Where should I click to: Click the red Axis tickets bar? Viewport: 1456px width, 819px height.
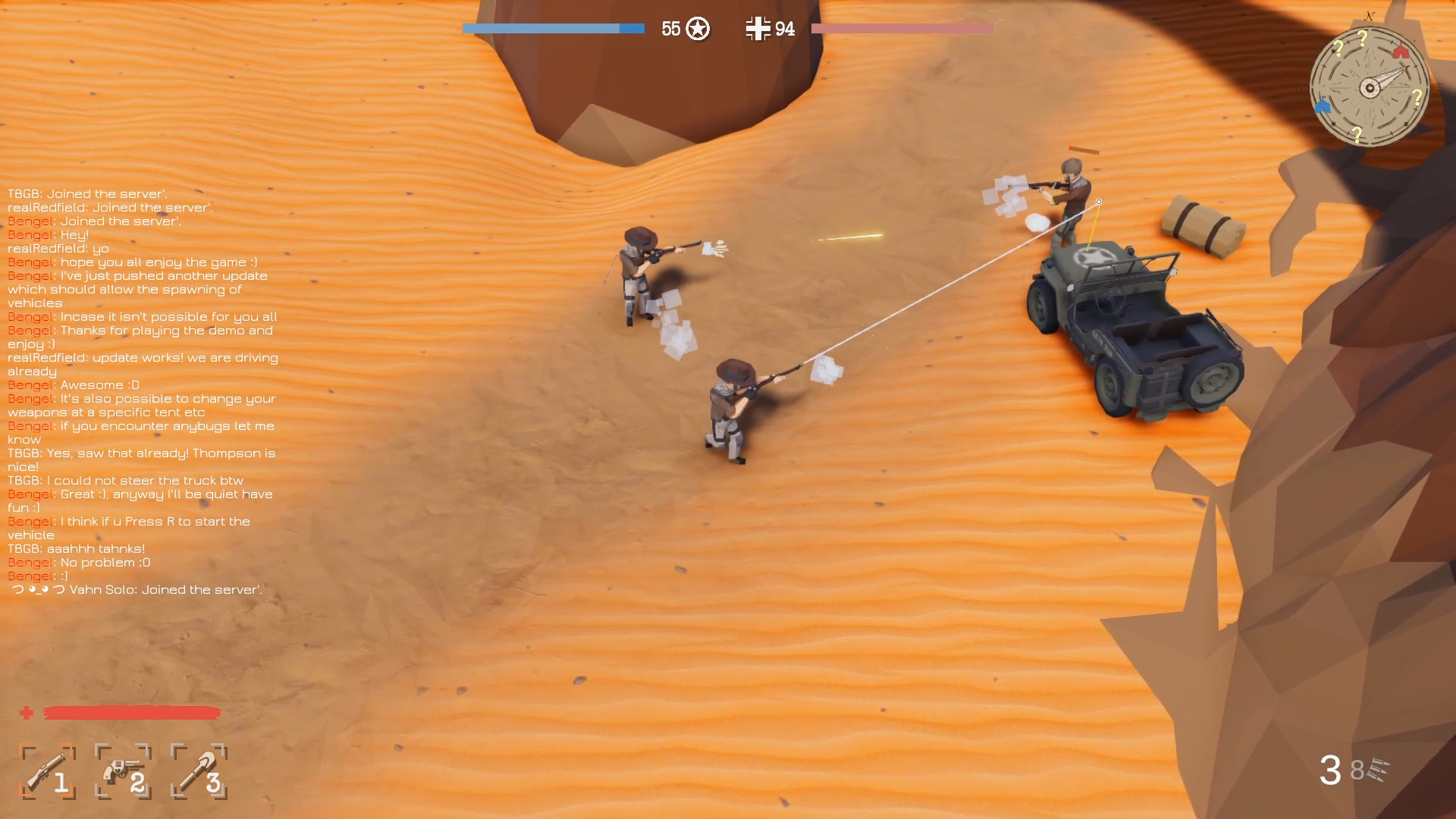901,29
